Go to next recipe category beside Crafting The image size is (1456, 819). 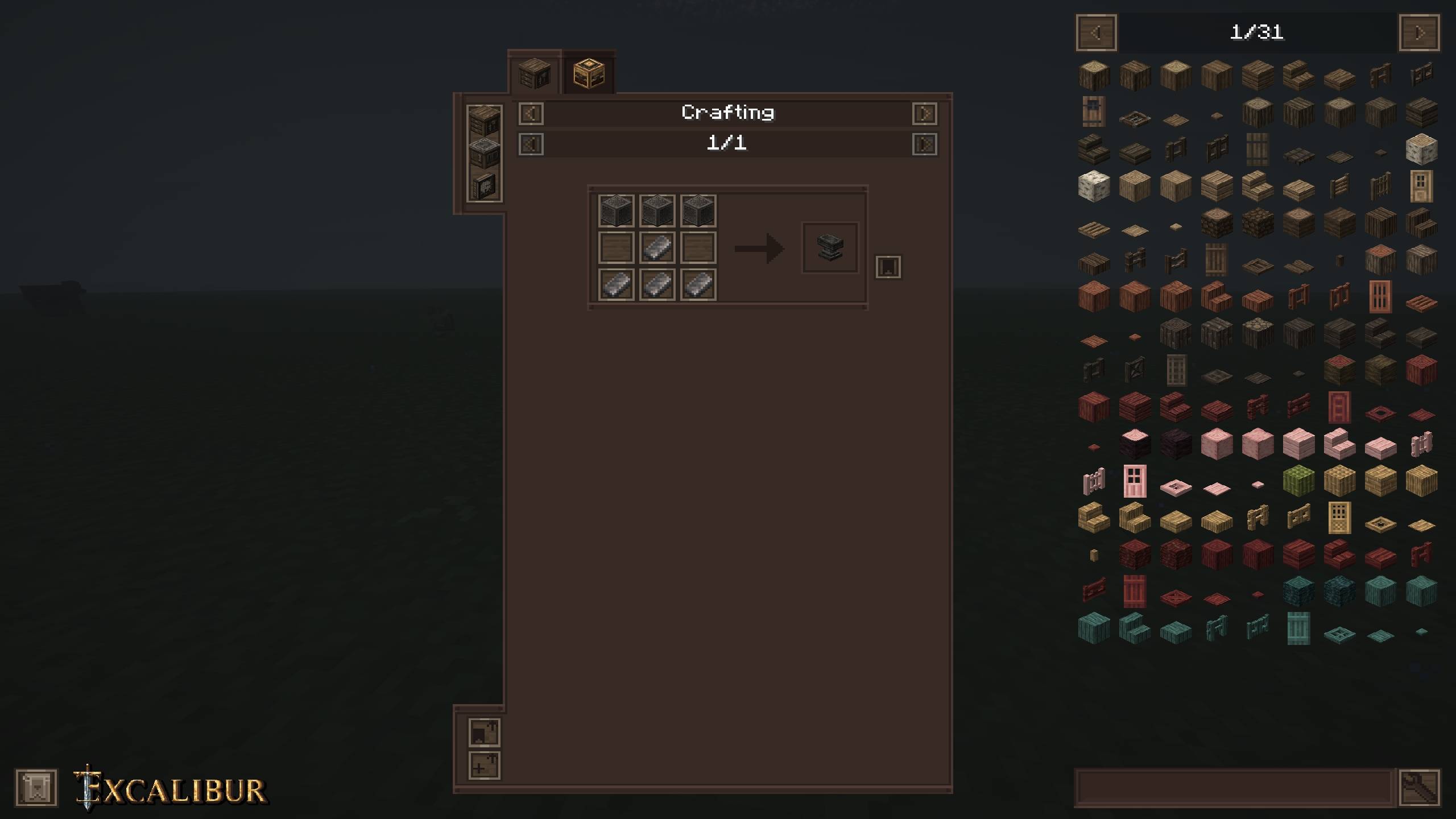point(924,114)
